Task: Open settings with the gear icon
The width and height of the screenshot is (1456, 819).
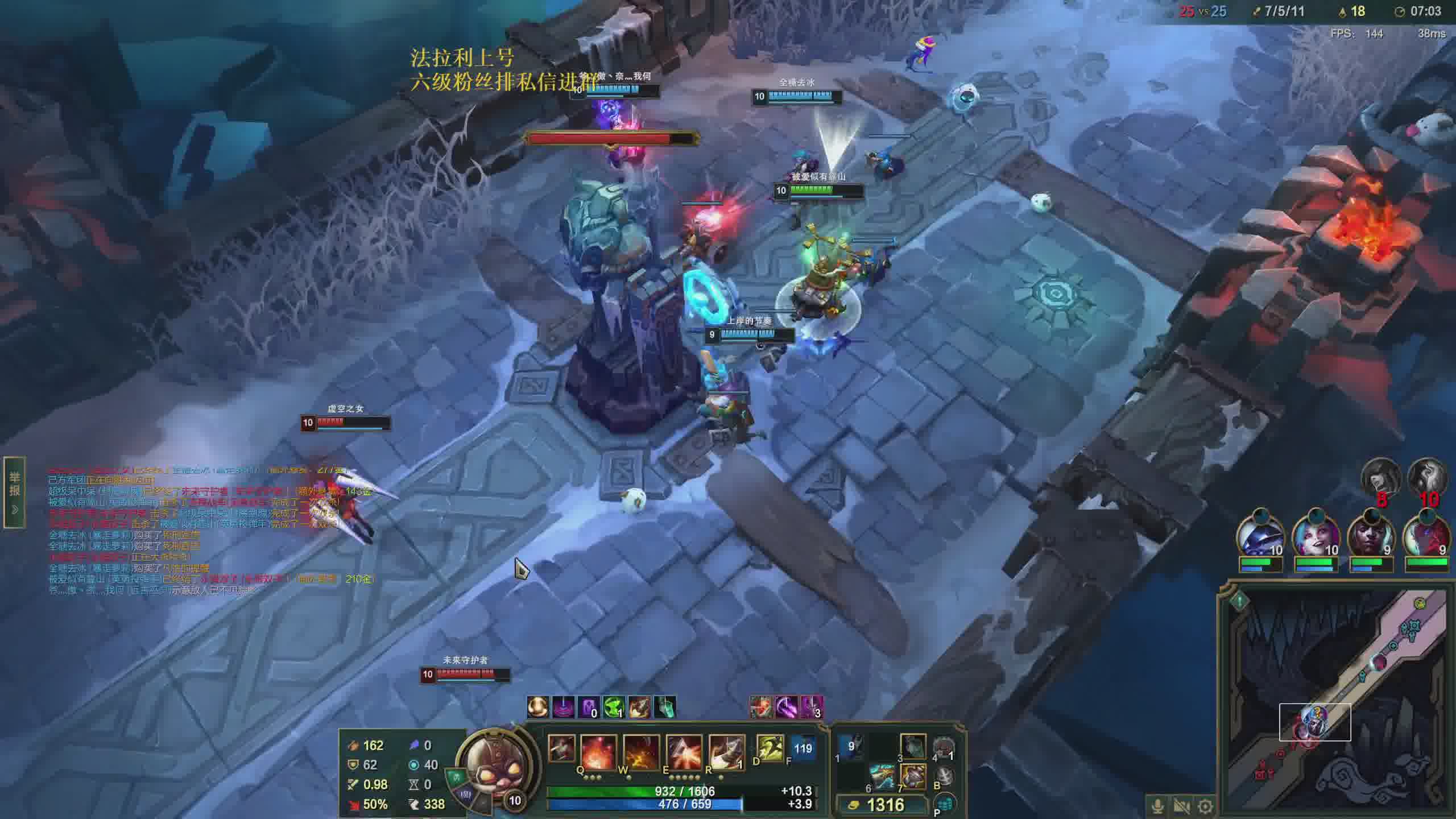Action: tap(1205, 806)
